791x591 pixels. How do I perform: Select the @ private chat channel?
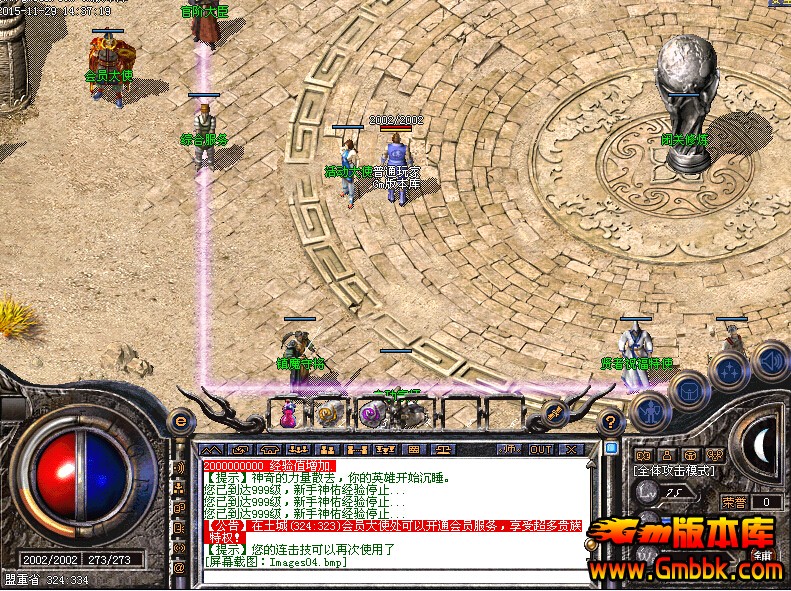[179, 567]
